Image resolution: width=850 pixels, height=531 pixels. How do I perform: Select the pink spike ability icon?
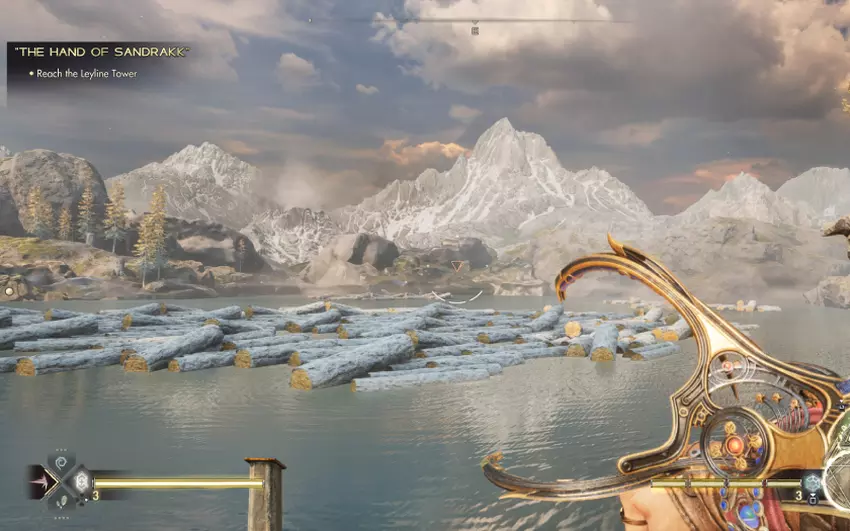[x=43, y=482]
